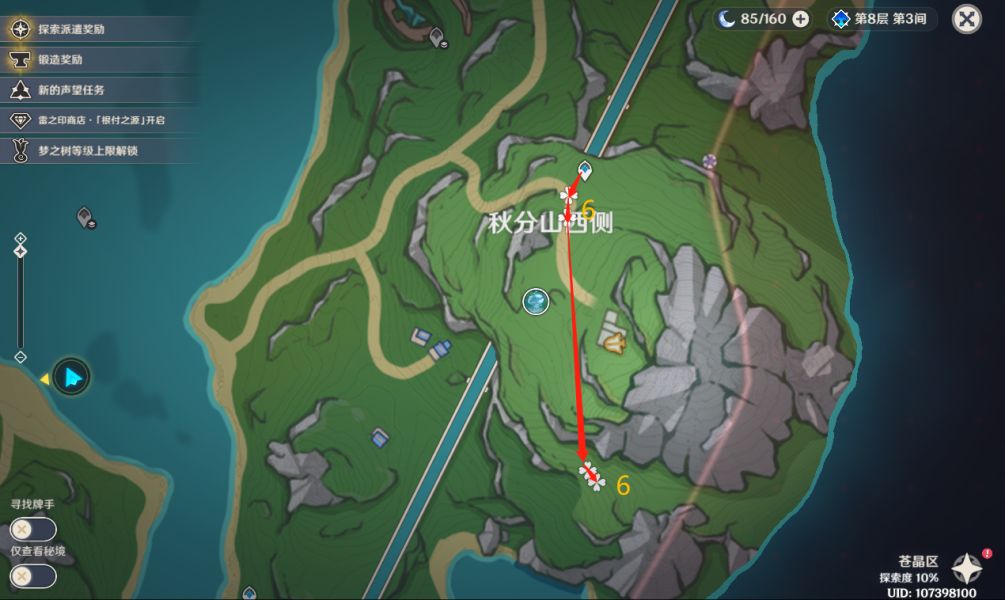The width and height of the screenshot is (1005, 600).
Task: Select the 梦之树等级上限解锁 notice
Action: (x=86, y=150)
